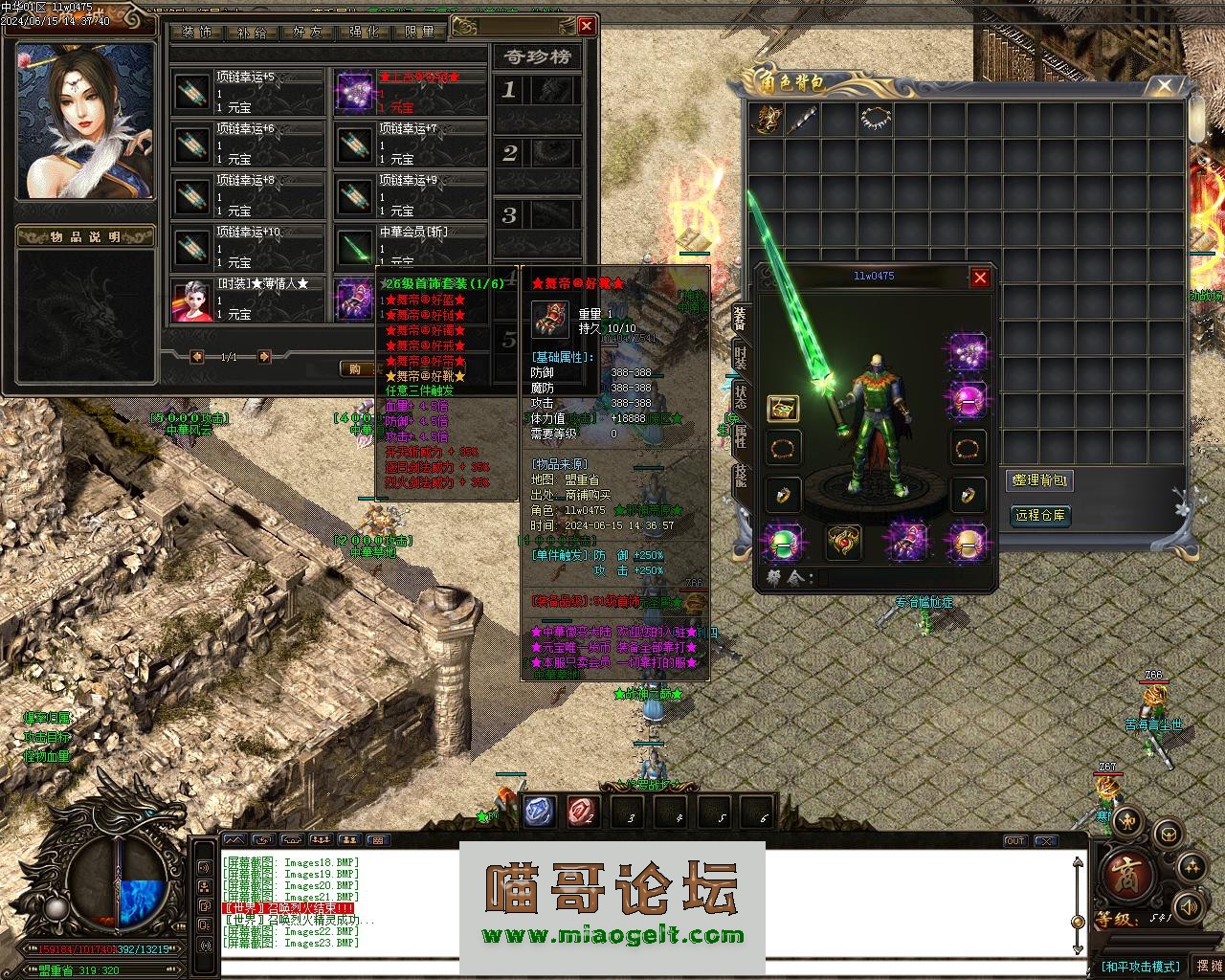The width and height of the screenshot is (1225, 980).
Task: Switch to the 强化 shop tab
Action: point(364,32)
